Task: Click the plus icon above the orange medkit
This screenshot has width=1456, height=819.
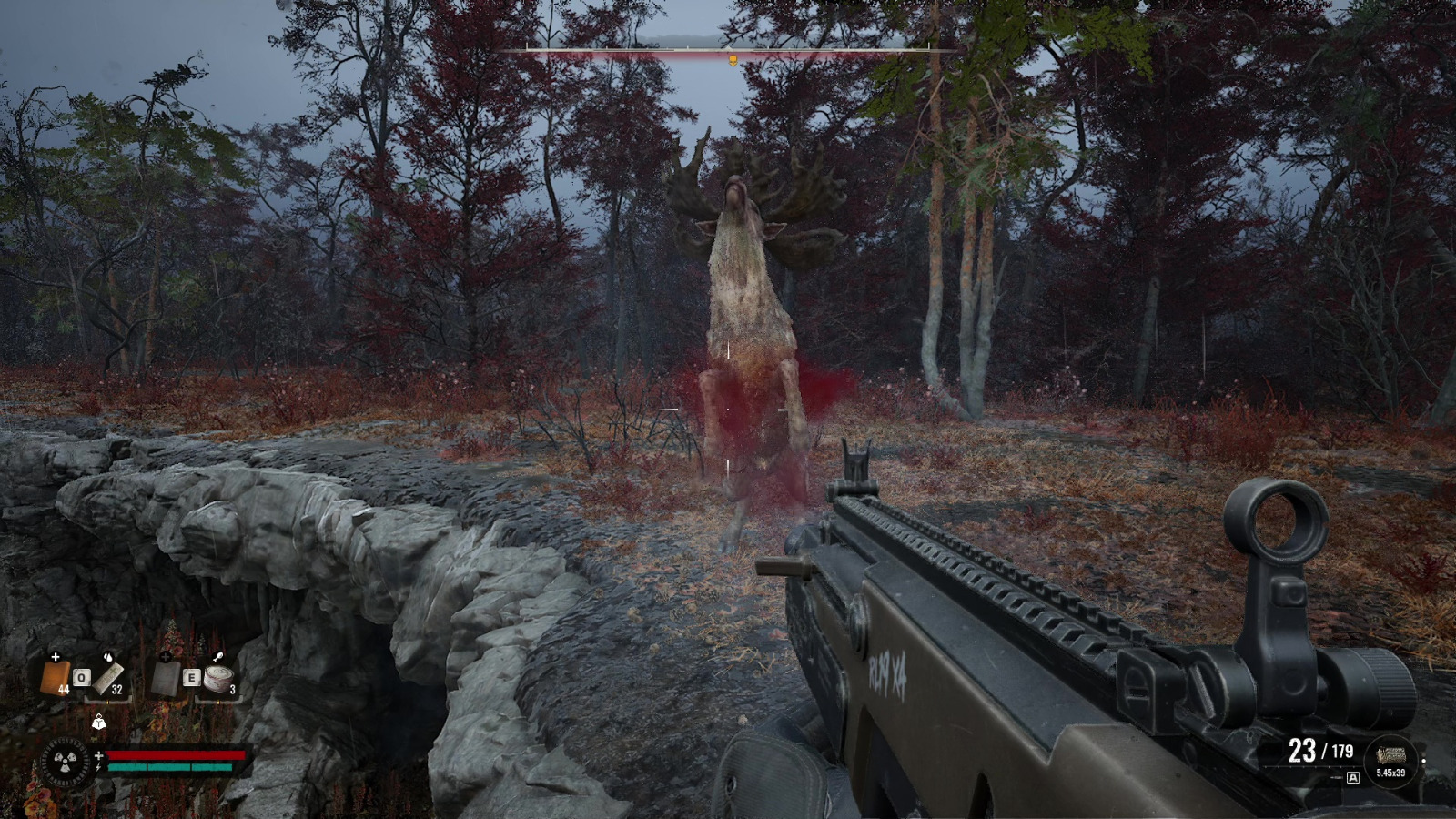Action: pos(56,657)
